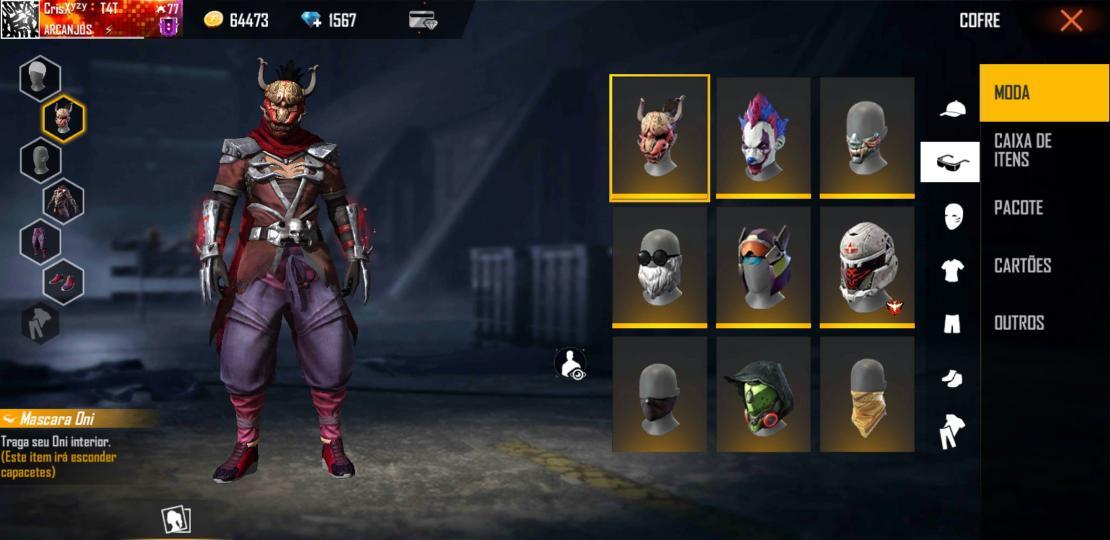Equip the yellow bandana face cover
This screenshot has width=1110, height=540.
click(x=867, y=394)
